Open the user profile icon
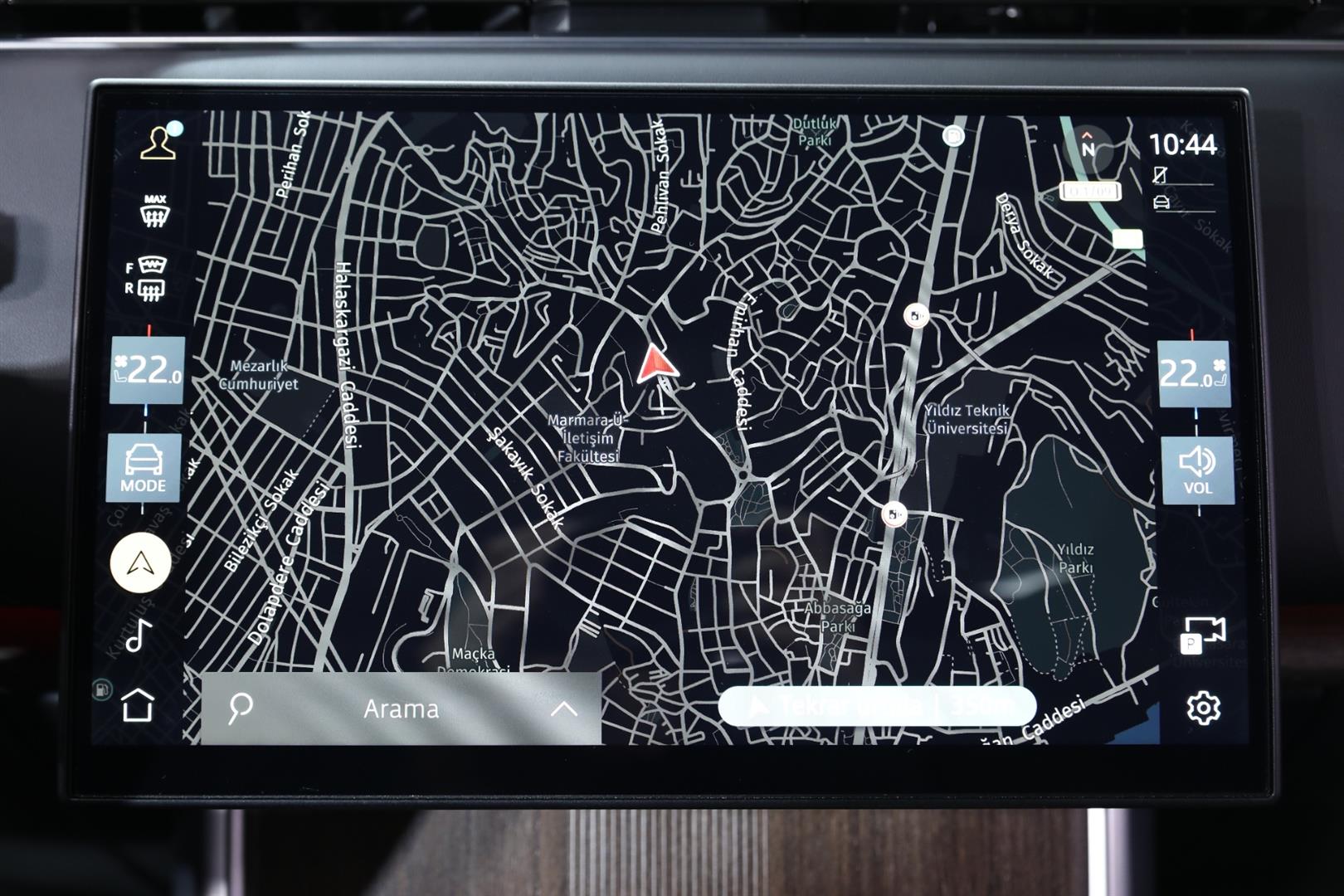 158,143
